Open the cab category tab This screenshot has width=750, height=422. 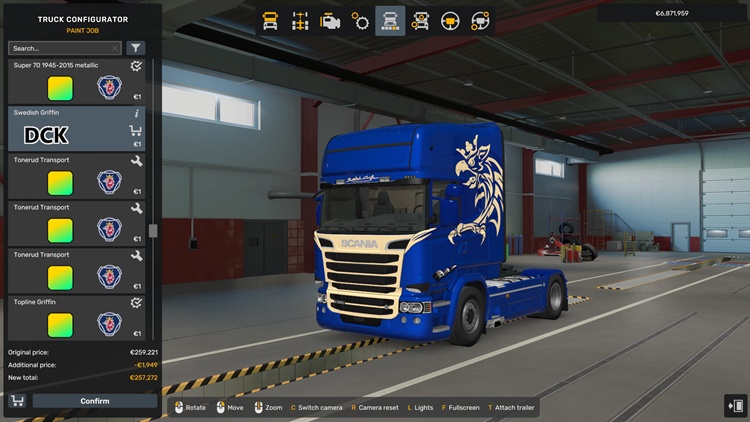coord(270,20)
